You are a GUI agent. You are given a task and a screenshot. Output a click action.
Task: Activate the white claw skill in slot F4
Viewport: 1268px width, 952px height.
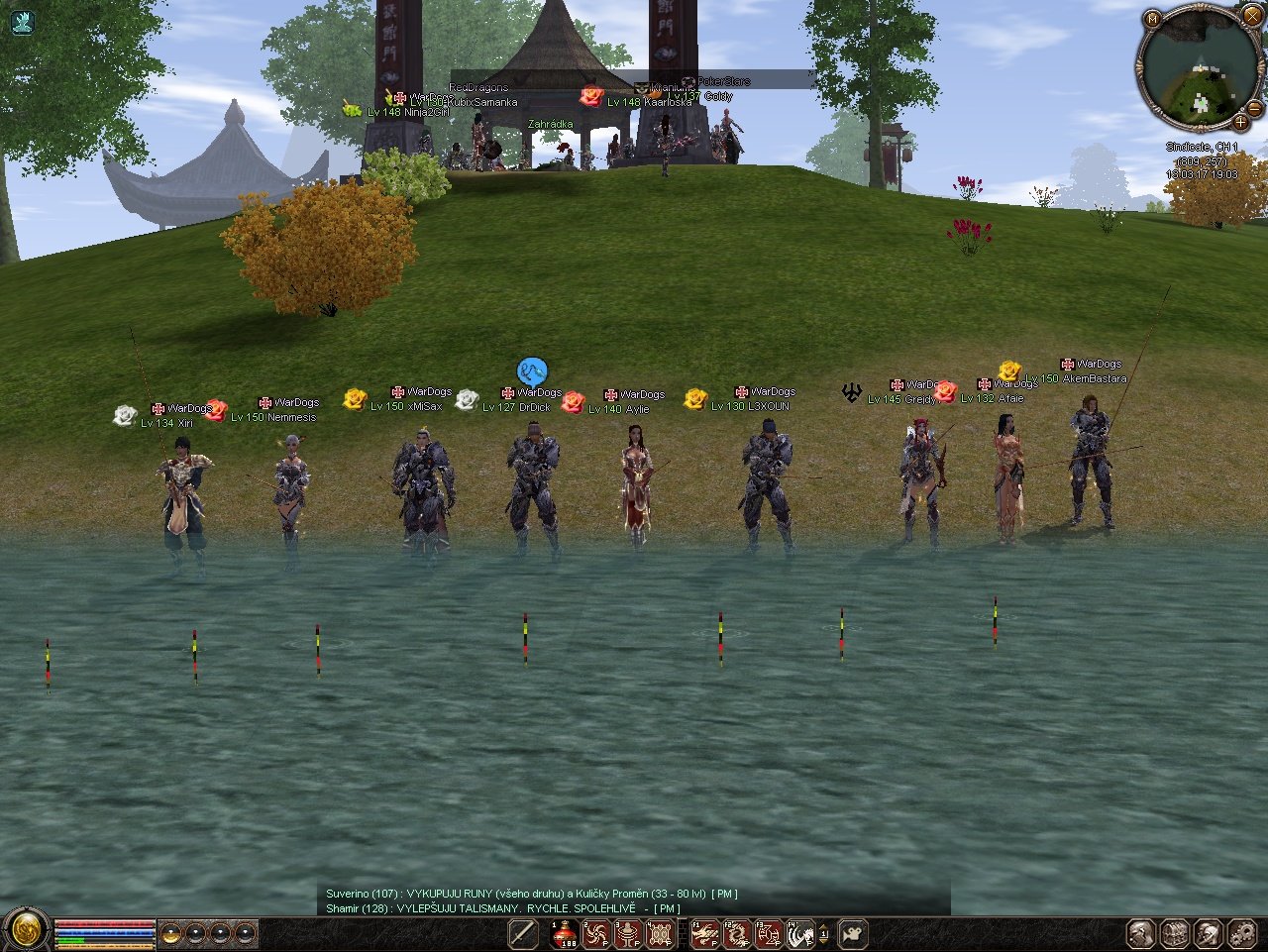(x=800, y=933)
